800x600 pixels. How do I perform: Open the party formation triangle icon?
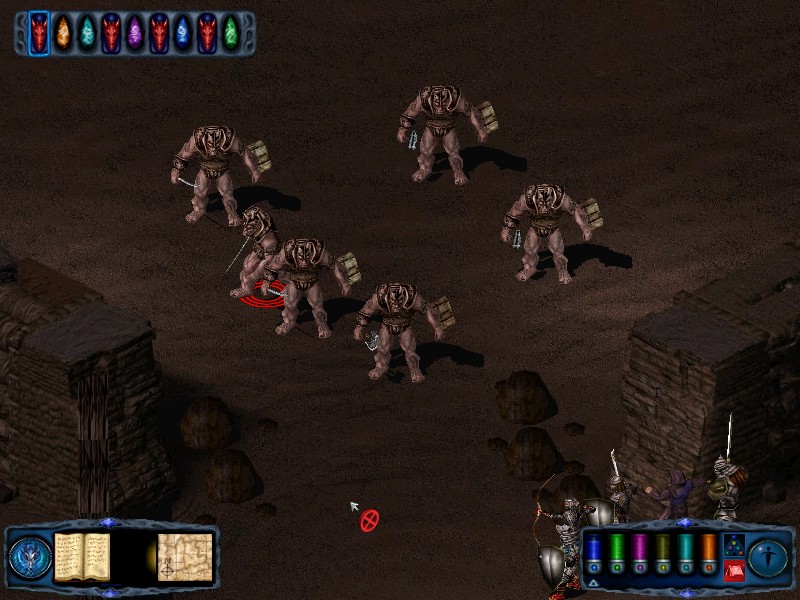pos(733,546)
